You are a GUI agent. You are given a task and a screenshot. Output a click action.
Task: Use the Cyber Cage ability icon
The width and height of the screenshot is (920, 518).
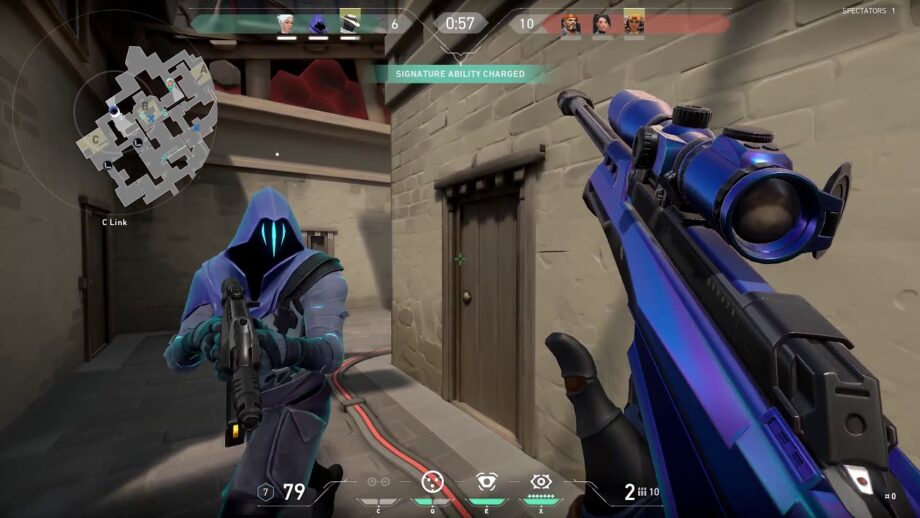click(x=432, y=483)
